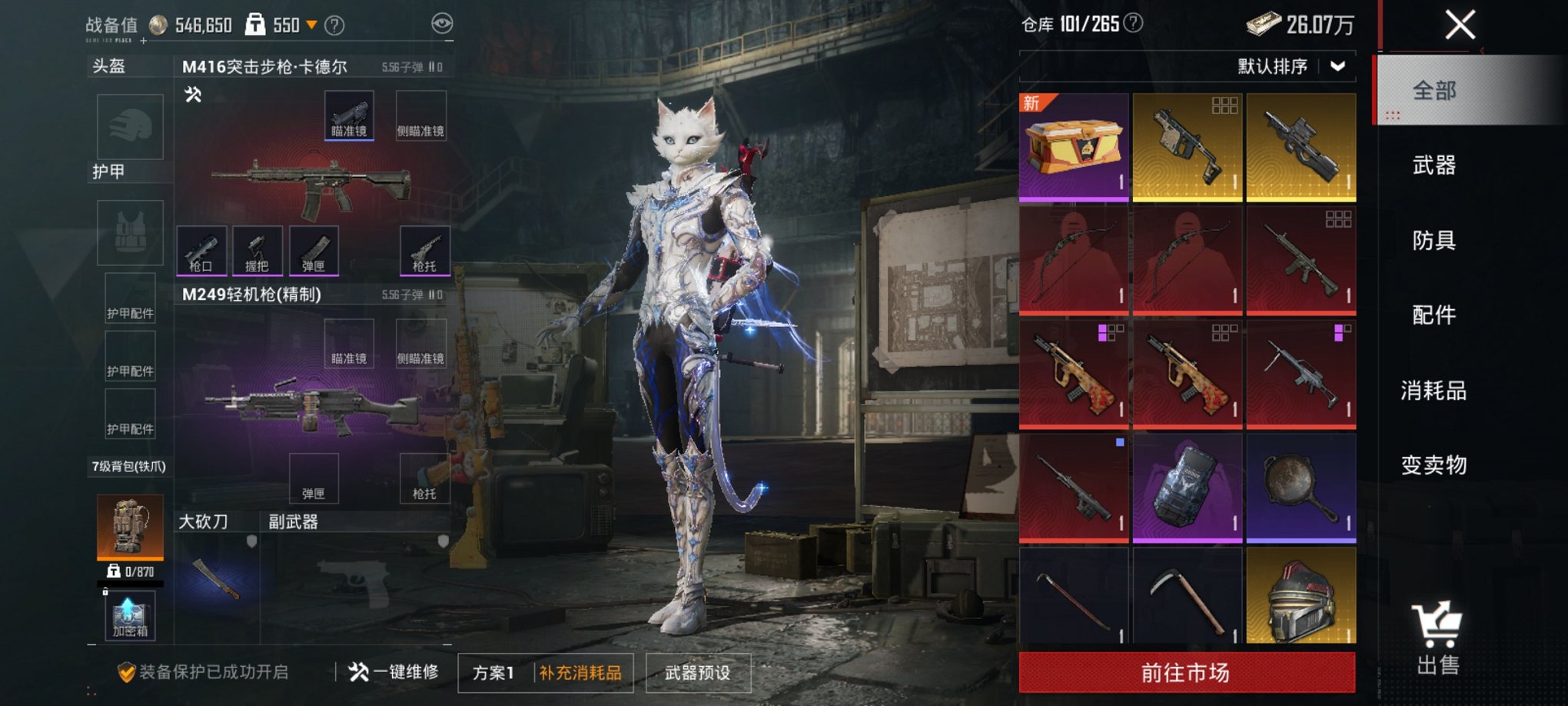This screenshot has width=1568, height=706.
Task: Go to market via 前往市场 button
Action: click(x=1187, y=673)
